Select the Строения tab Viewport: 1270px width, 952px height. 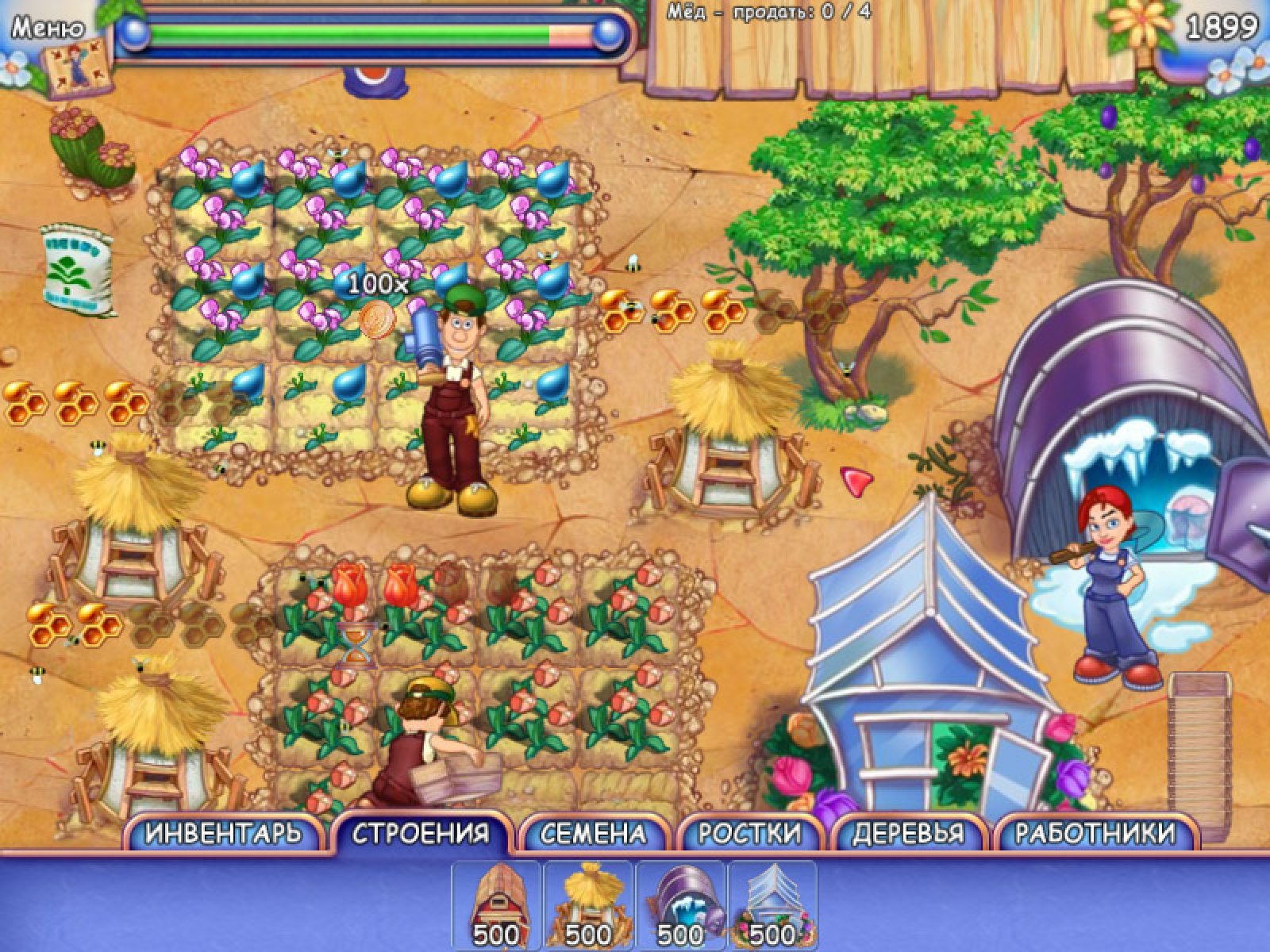point(421,833)
